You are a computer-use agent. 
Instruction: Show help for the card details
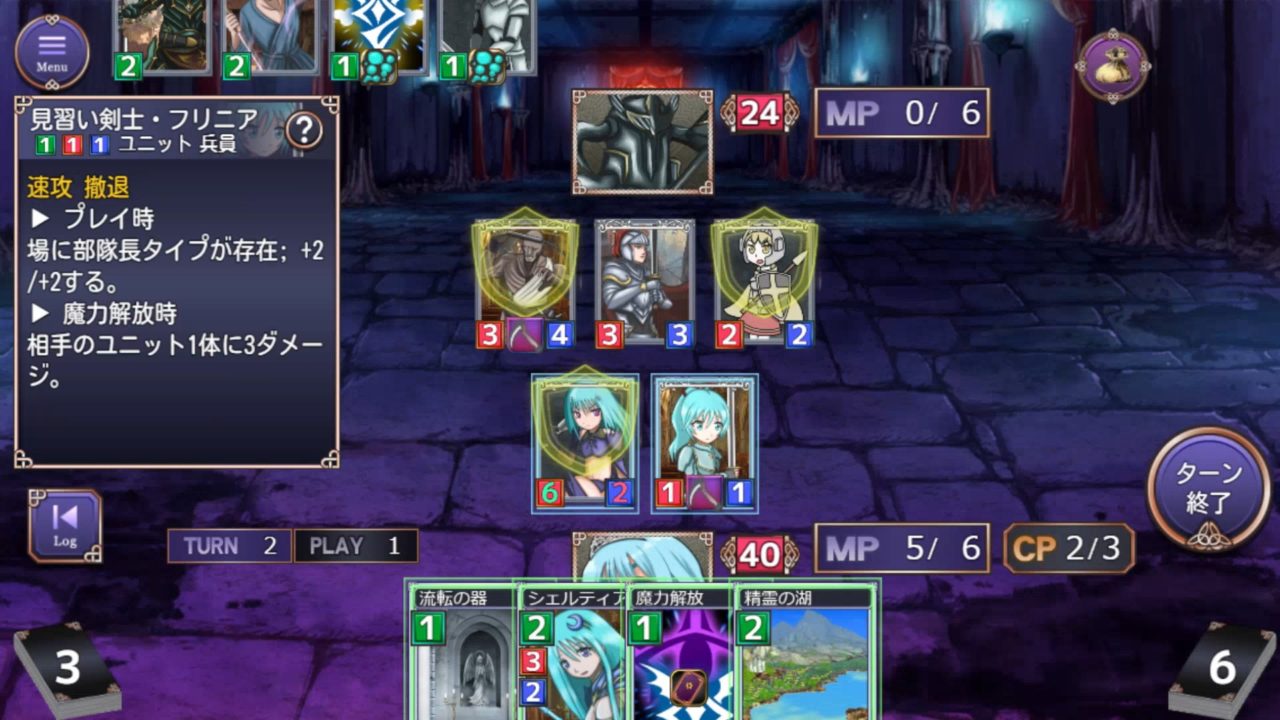[304, 130]
